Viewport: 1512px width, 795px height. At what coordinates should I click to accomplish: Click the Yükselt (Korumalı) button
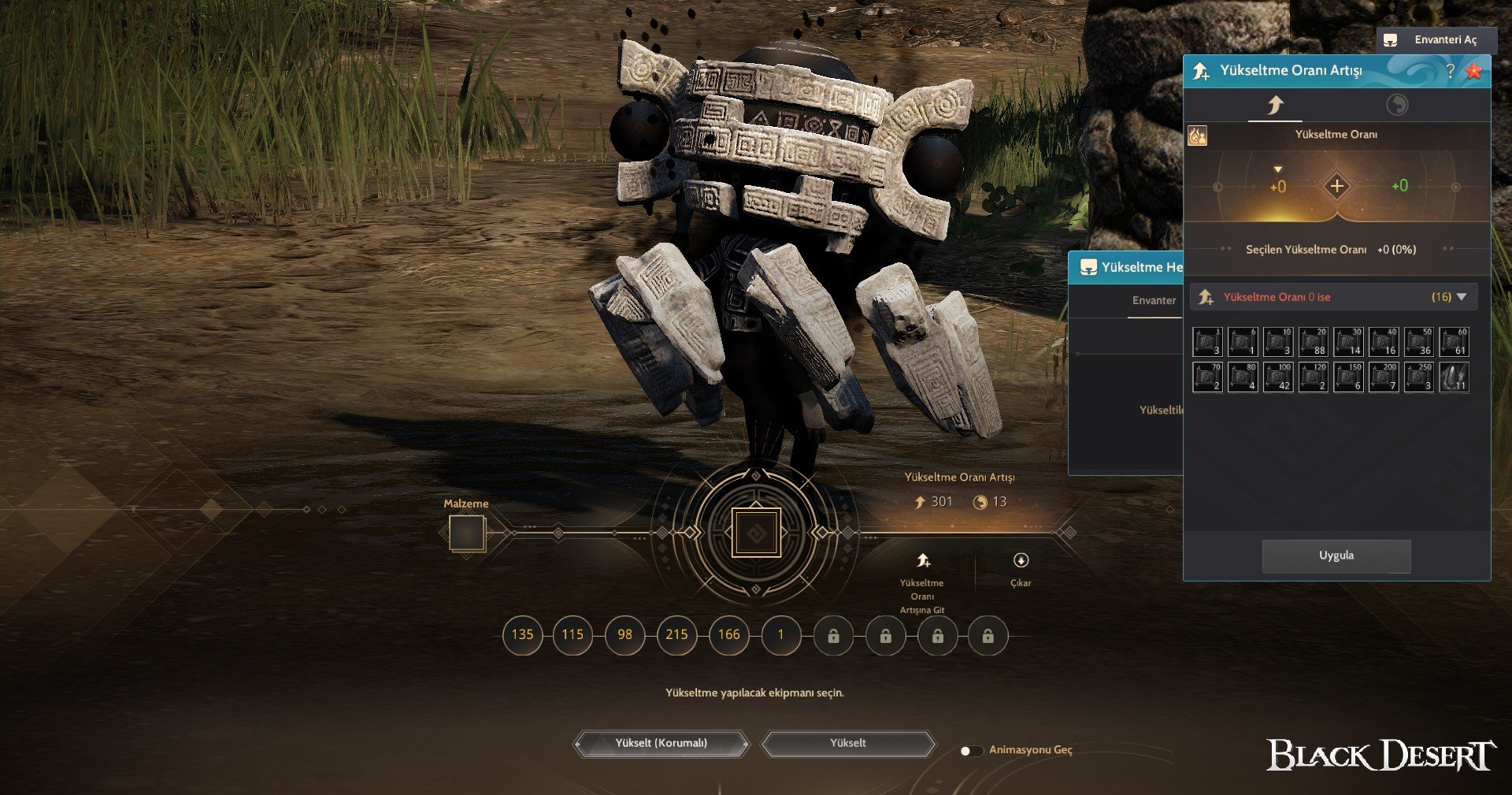(x=661, y=743)
